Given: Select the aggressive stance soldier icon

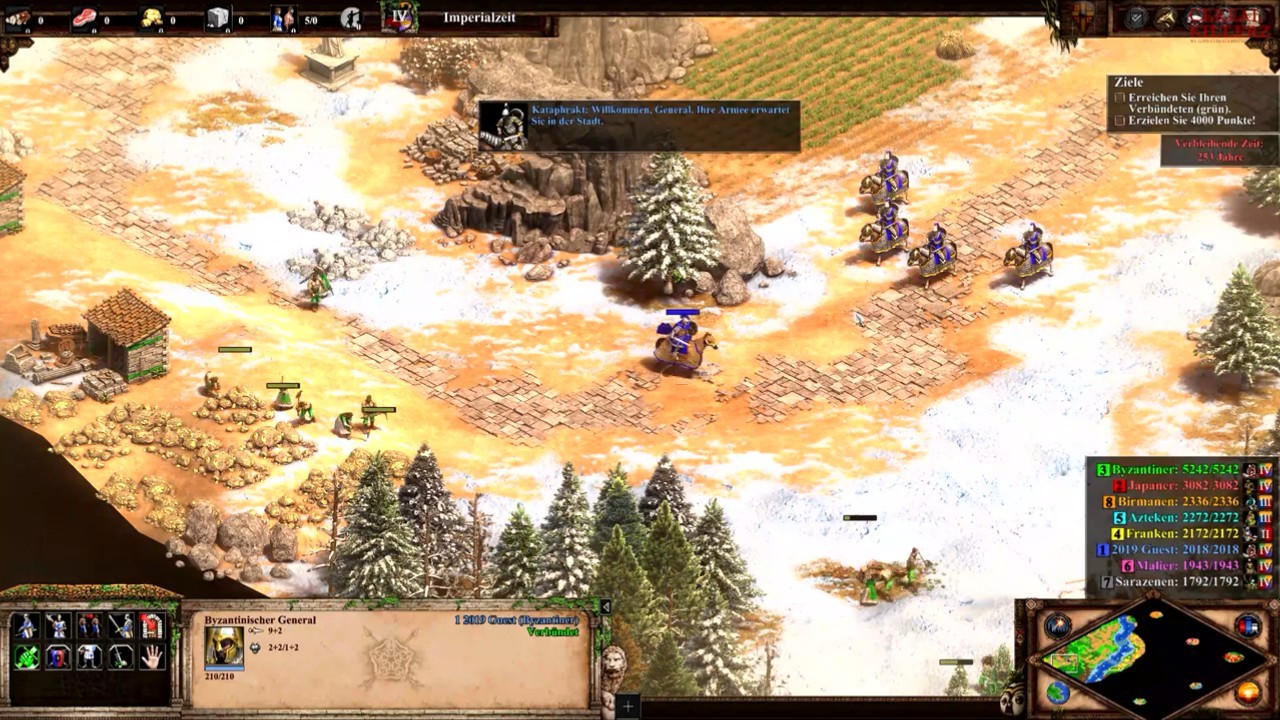Looking at the screenshot, I should 26,626.
